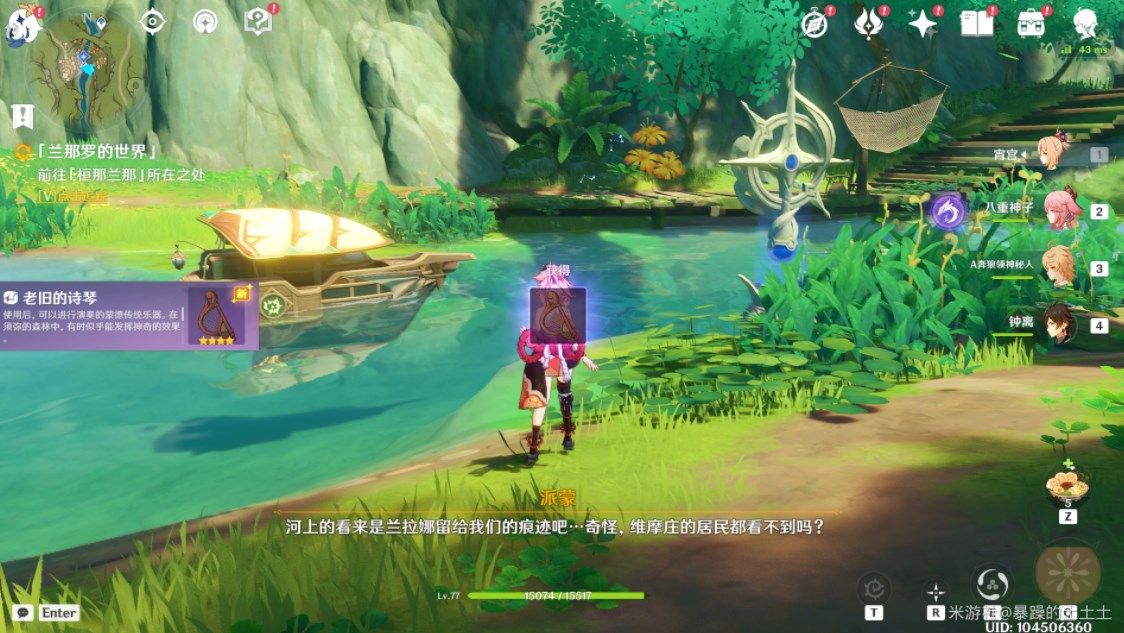The image size is (1124, 633).
Task: Open the adventurer handbook book icon
Action: tap(975, 23)
